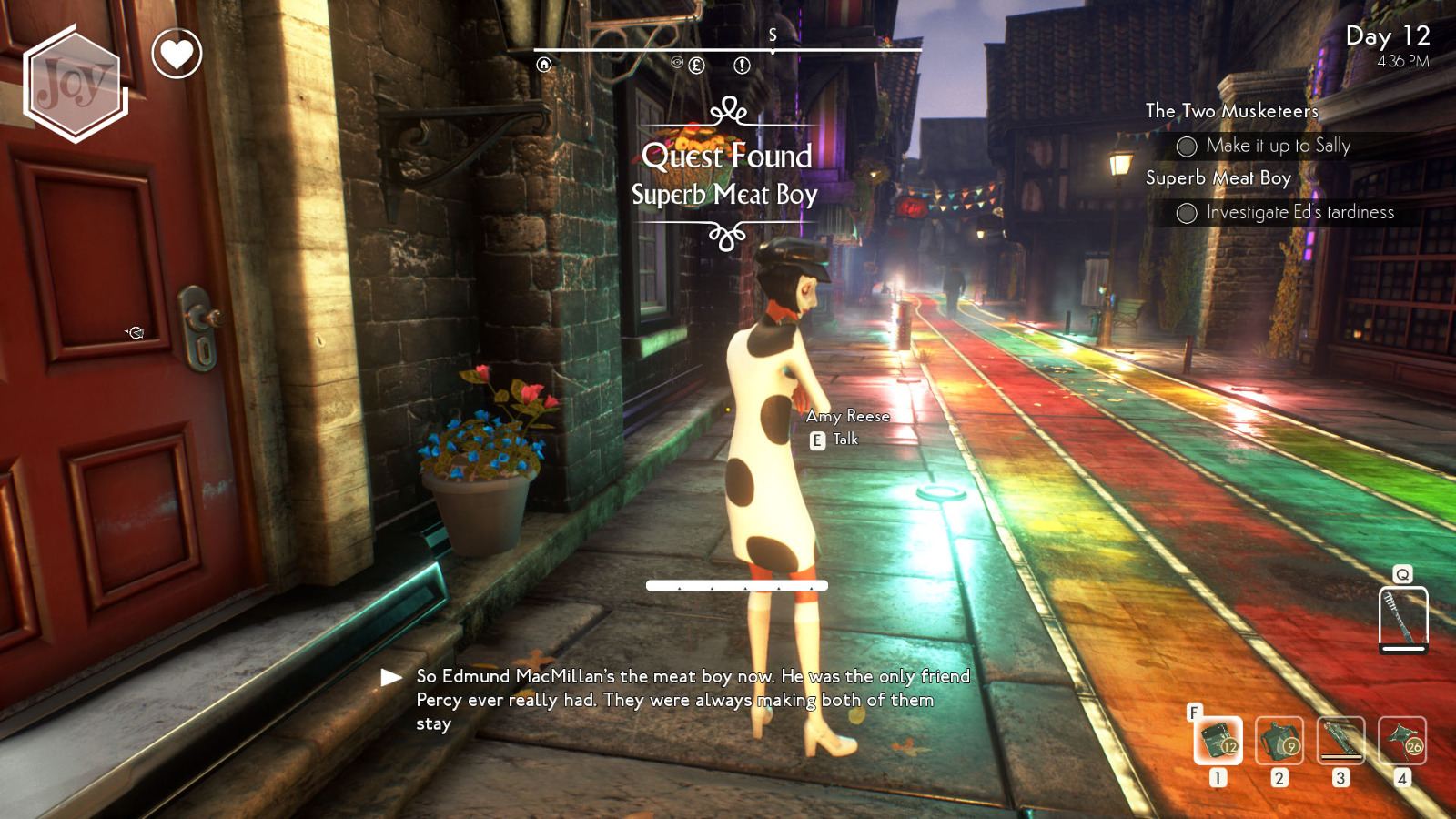Toggle the objective circle for Make it up to Sally
1456x819 pixels.
[x=1188, y=146]
